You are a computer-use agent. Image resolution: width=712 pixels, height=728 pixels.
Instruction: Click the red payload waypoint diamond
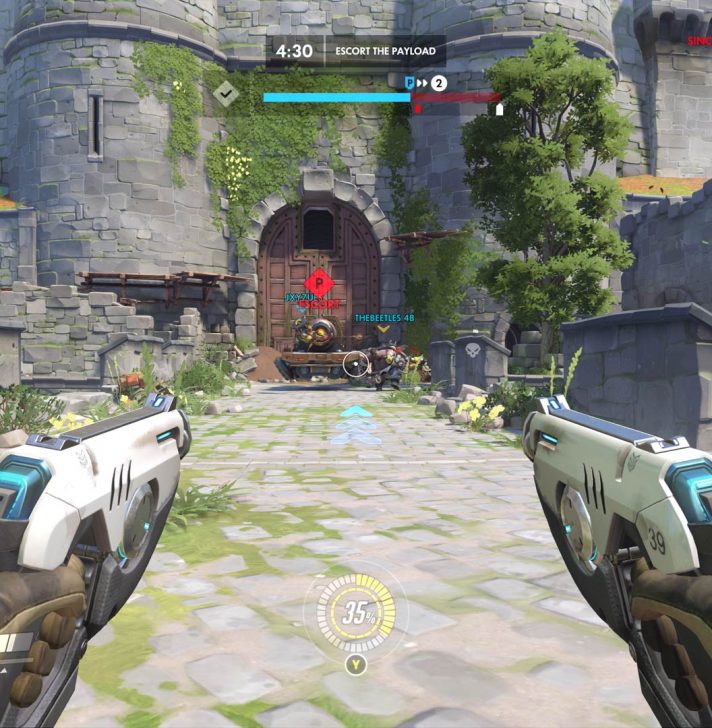tap(319, 281)
